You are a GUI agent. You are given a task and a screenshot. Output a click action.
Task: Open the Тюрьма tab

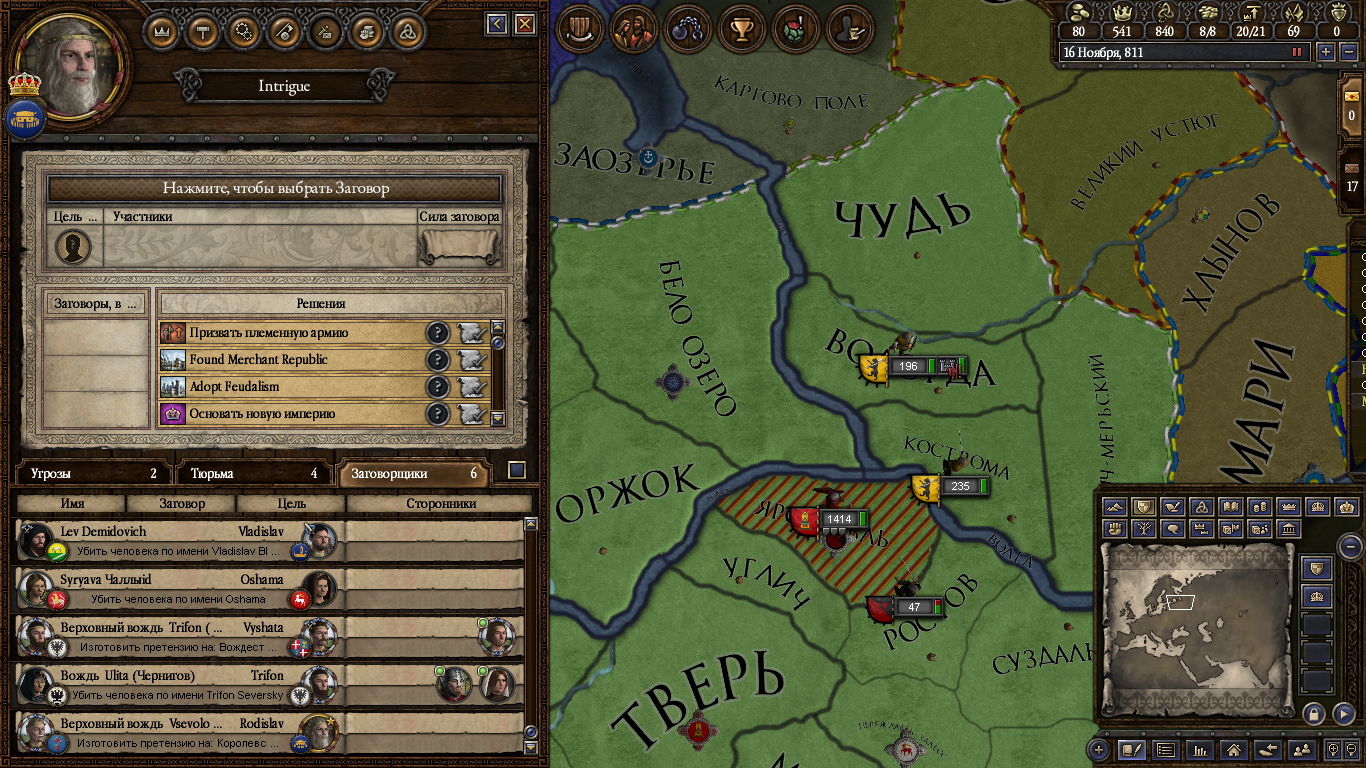pos(254,474)
